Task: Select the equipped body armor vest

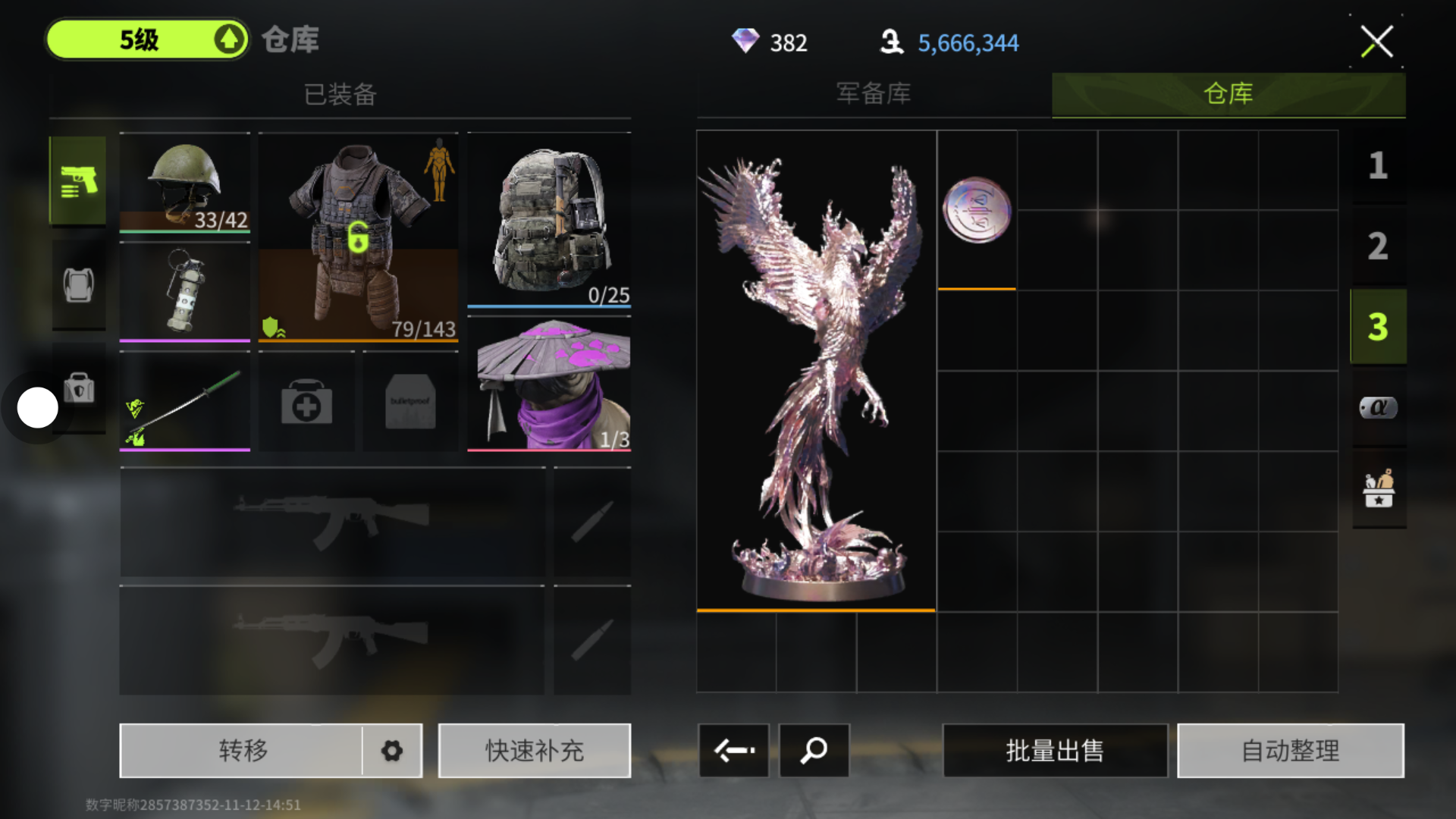Action: (358, 237)
